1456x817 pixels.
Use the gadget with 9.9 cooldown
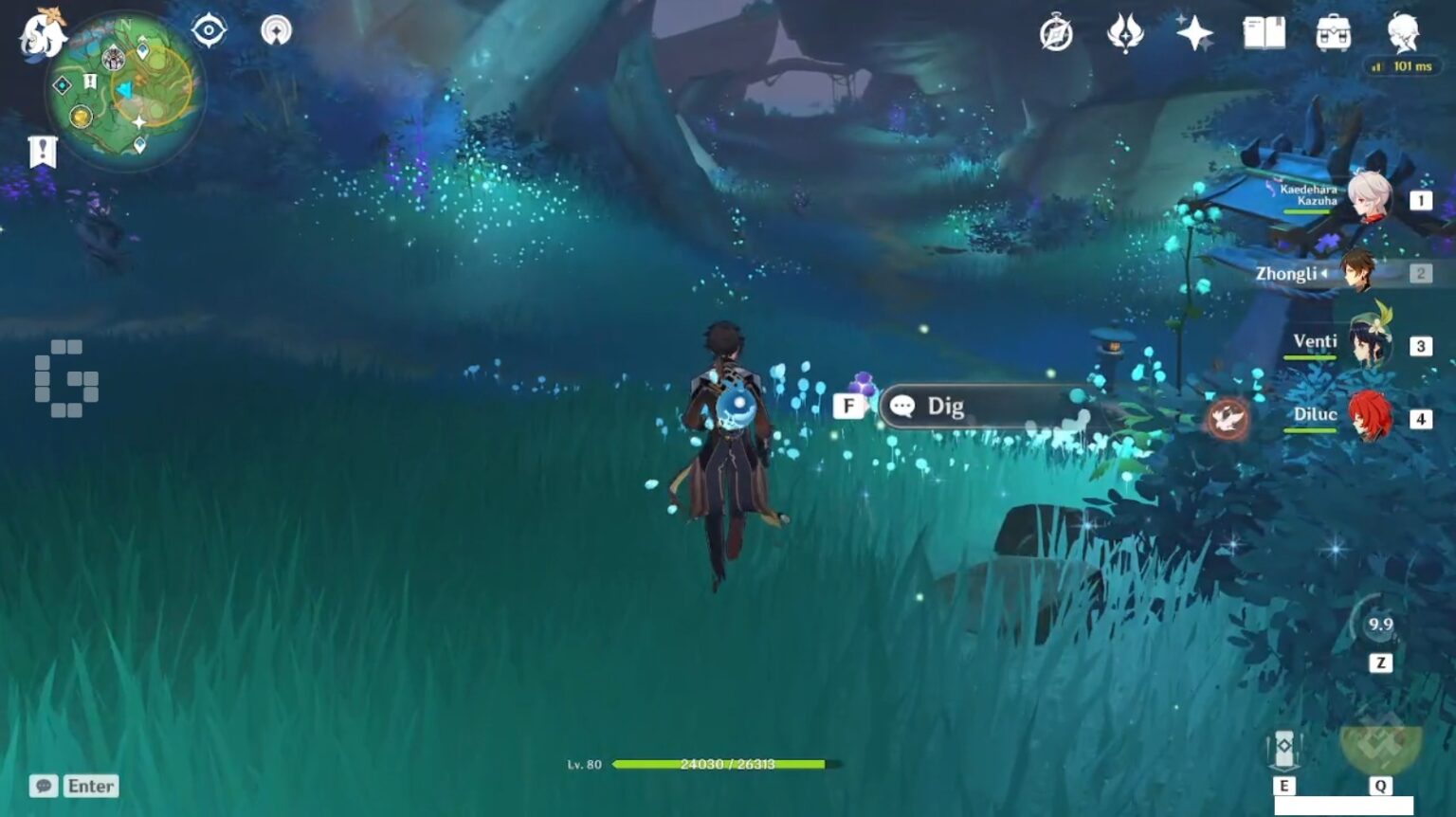[x=1379, y=625]
